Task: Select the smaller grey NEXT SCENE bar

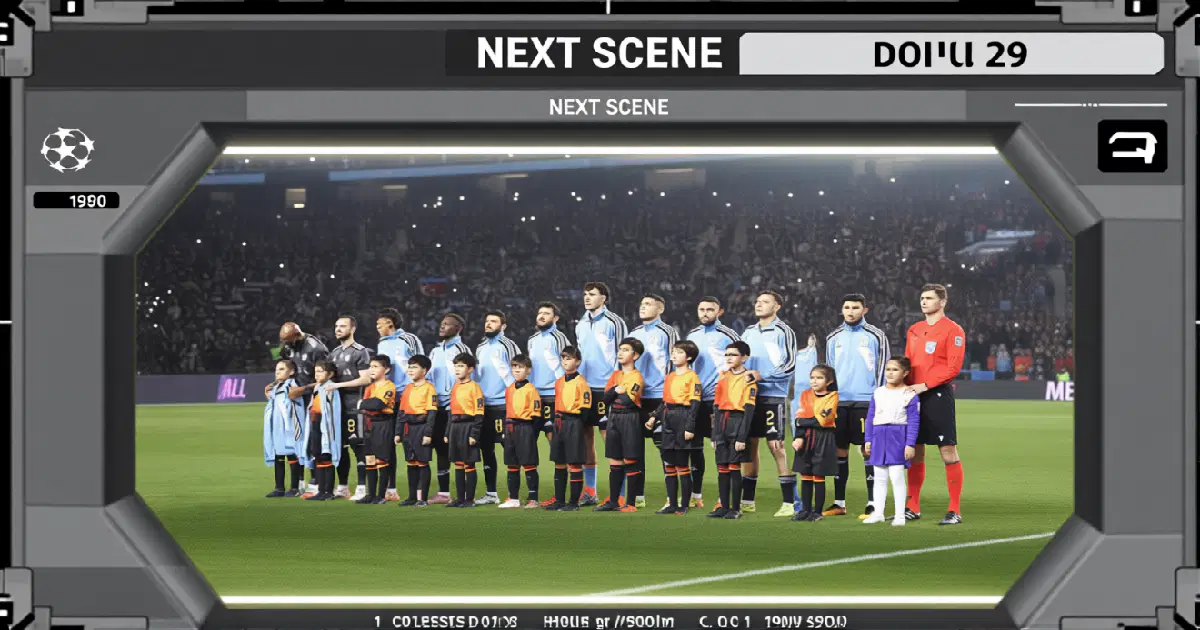Action: [x=607, y=107]
